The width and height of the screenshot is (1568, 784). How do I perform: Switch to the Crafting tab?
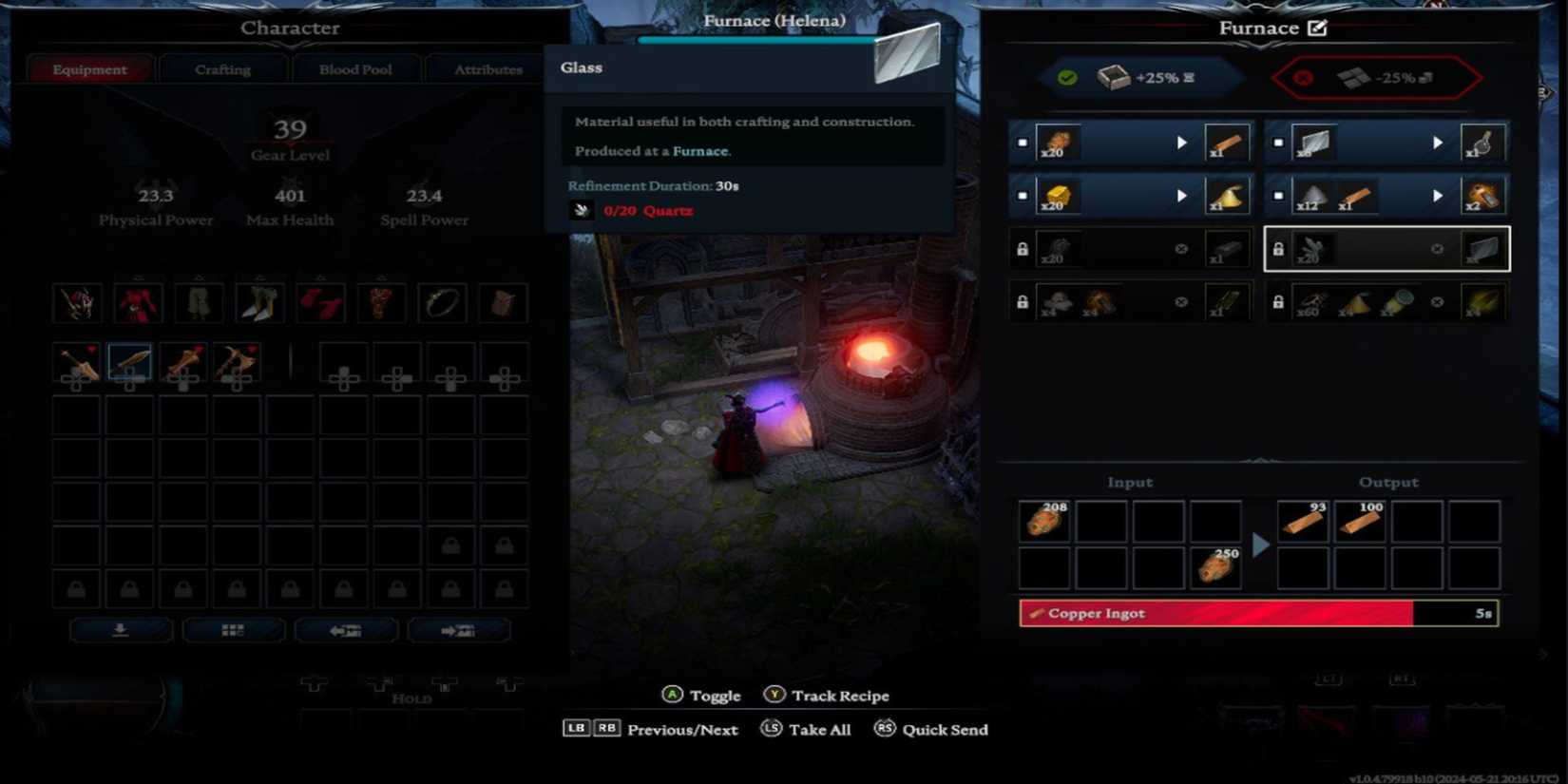222,68
